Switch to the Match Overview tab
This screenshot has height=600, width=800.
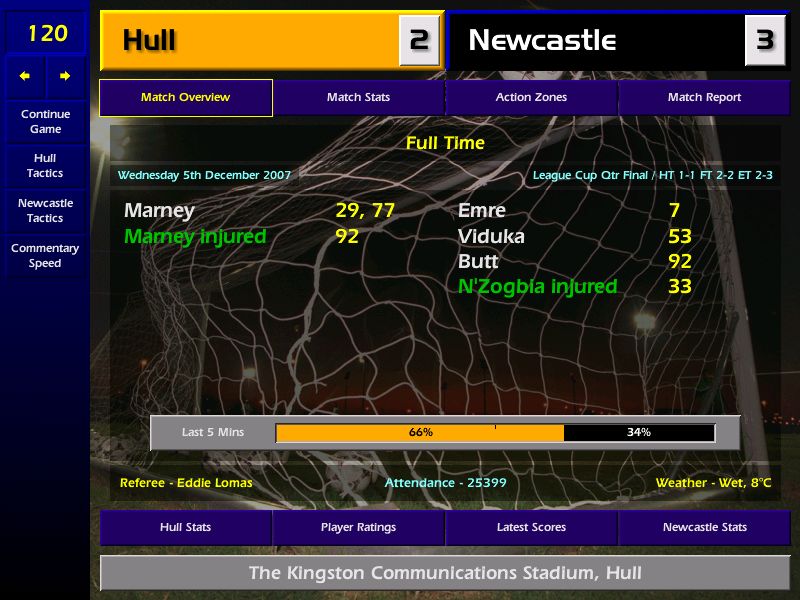(185, 97)
